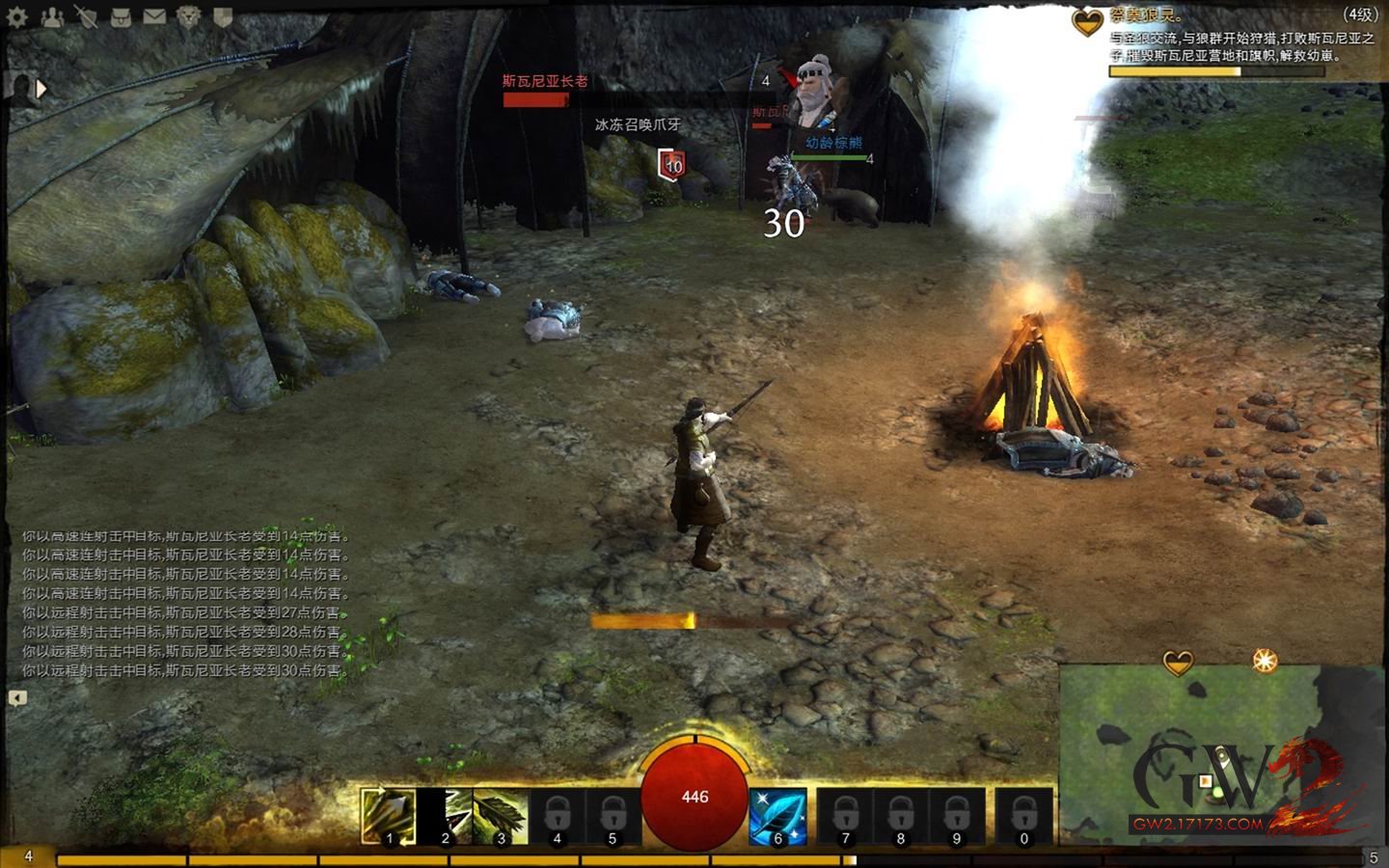
Task: Expand the party portrait arrow
Action: (x=41, y=90)
